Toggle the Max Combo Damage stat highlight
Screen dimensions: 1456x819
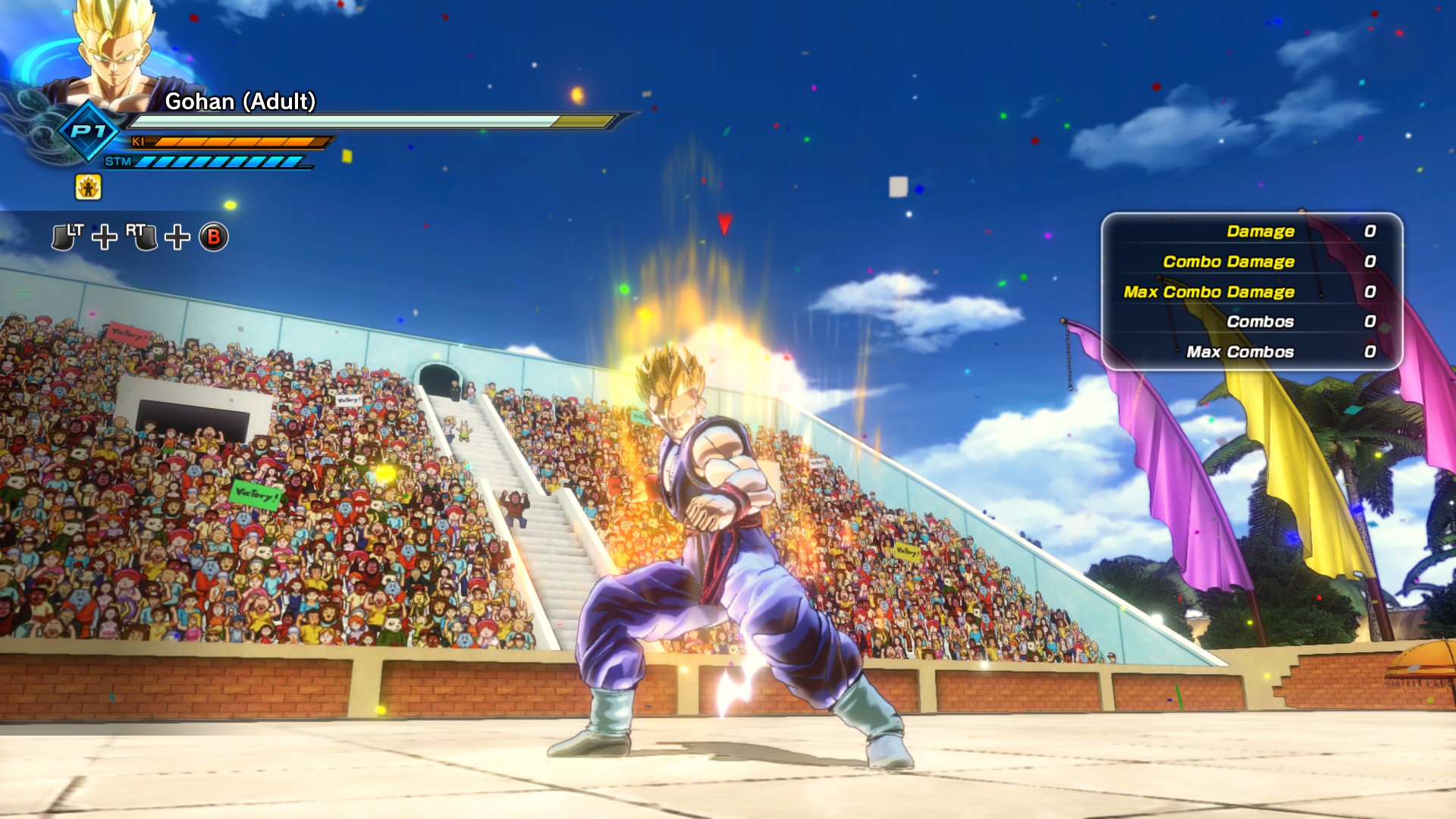pyautogui.click(x=1209, y=291)
